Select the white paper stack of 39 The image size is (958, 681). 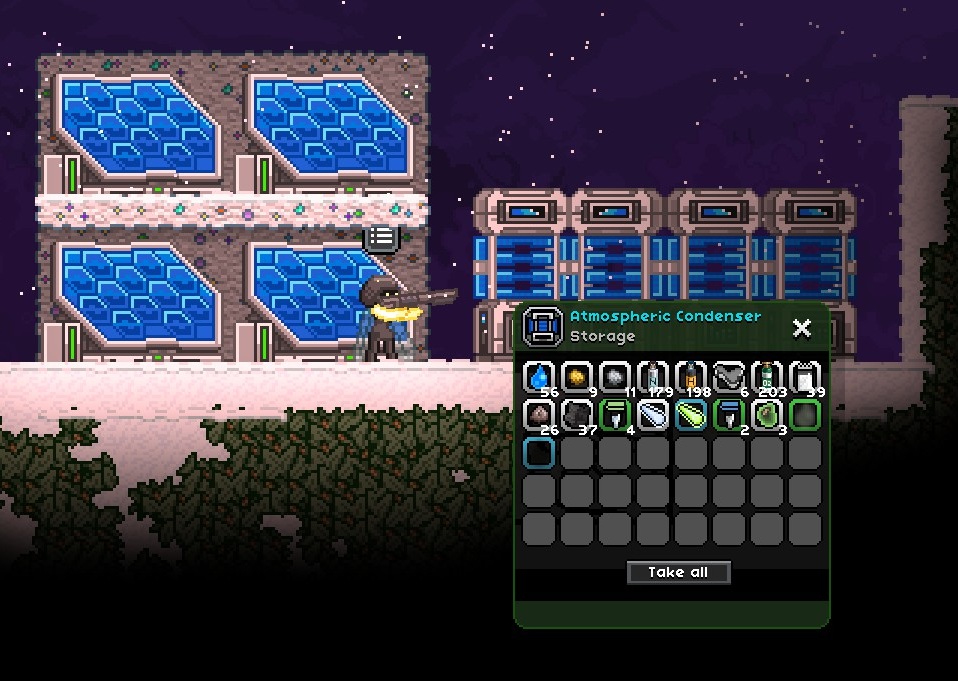click(x=805, y=378)
